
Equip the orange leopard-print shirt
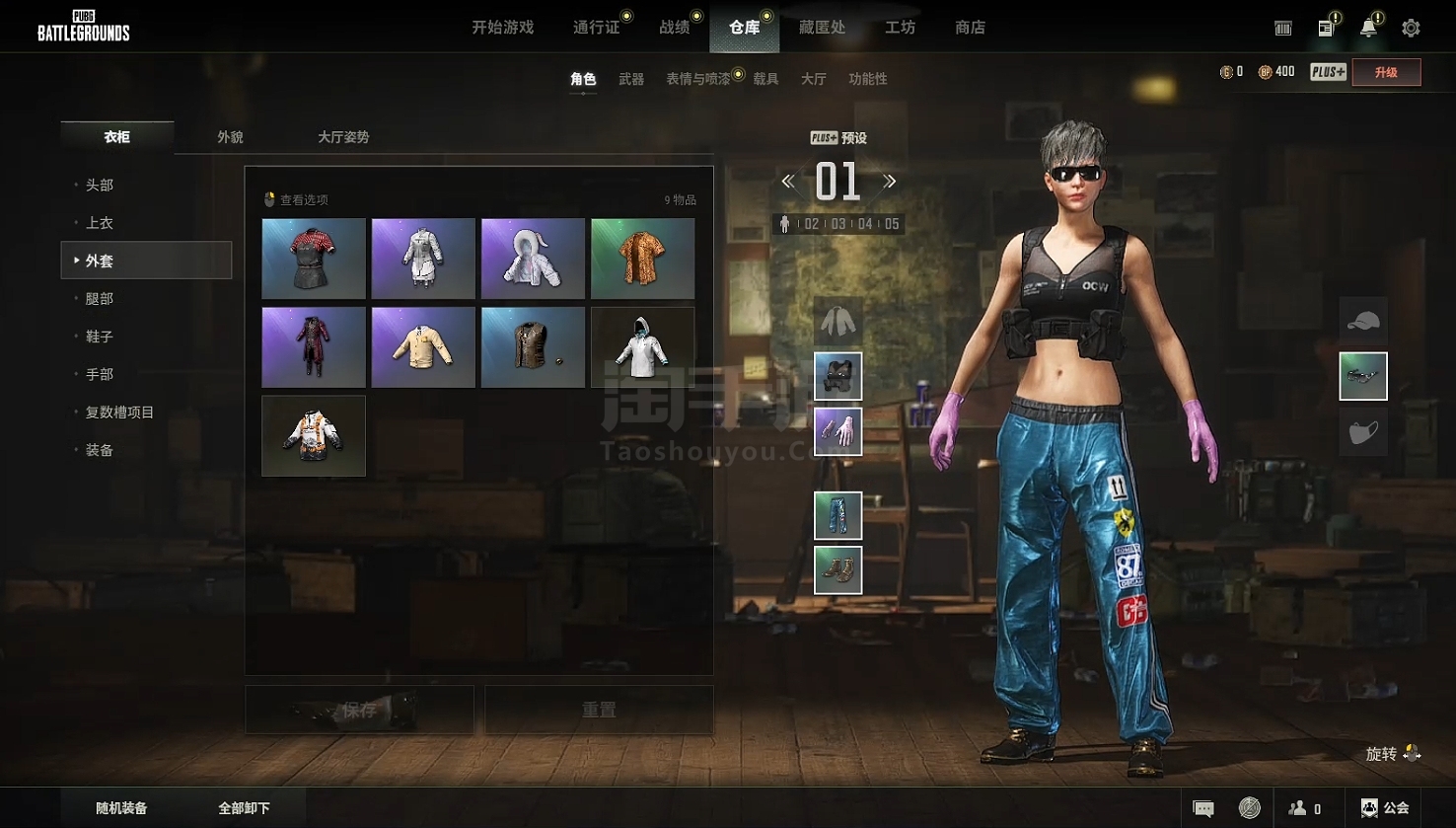pos(642,259)
